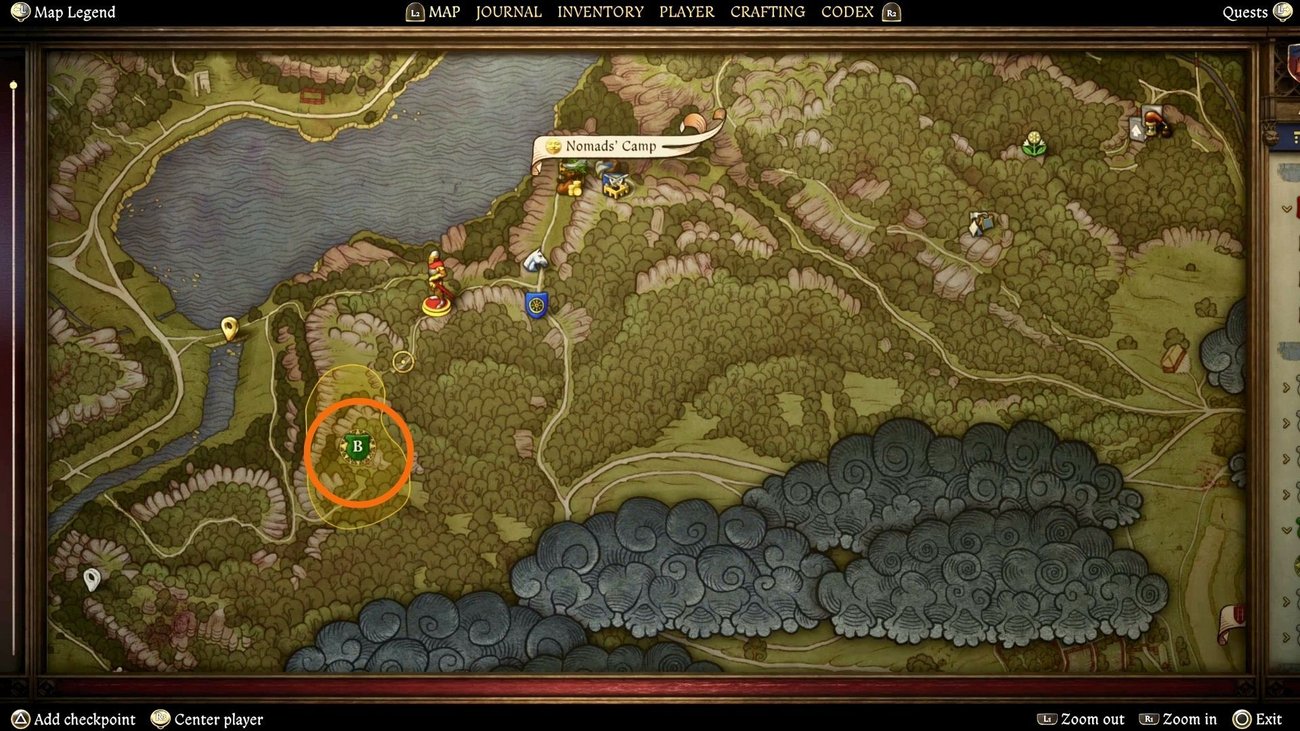
Task: Click the blue shield marker below the horse
Action: (536, 304)
